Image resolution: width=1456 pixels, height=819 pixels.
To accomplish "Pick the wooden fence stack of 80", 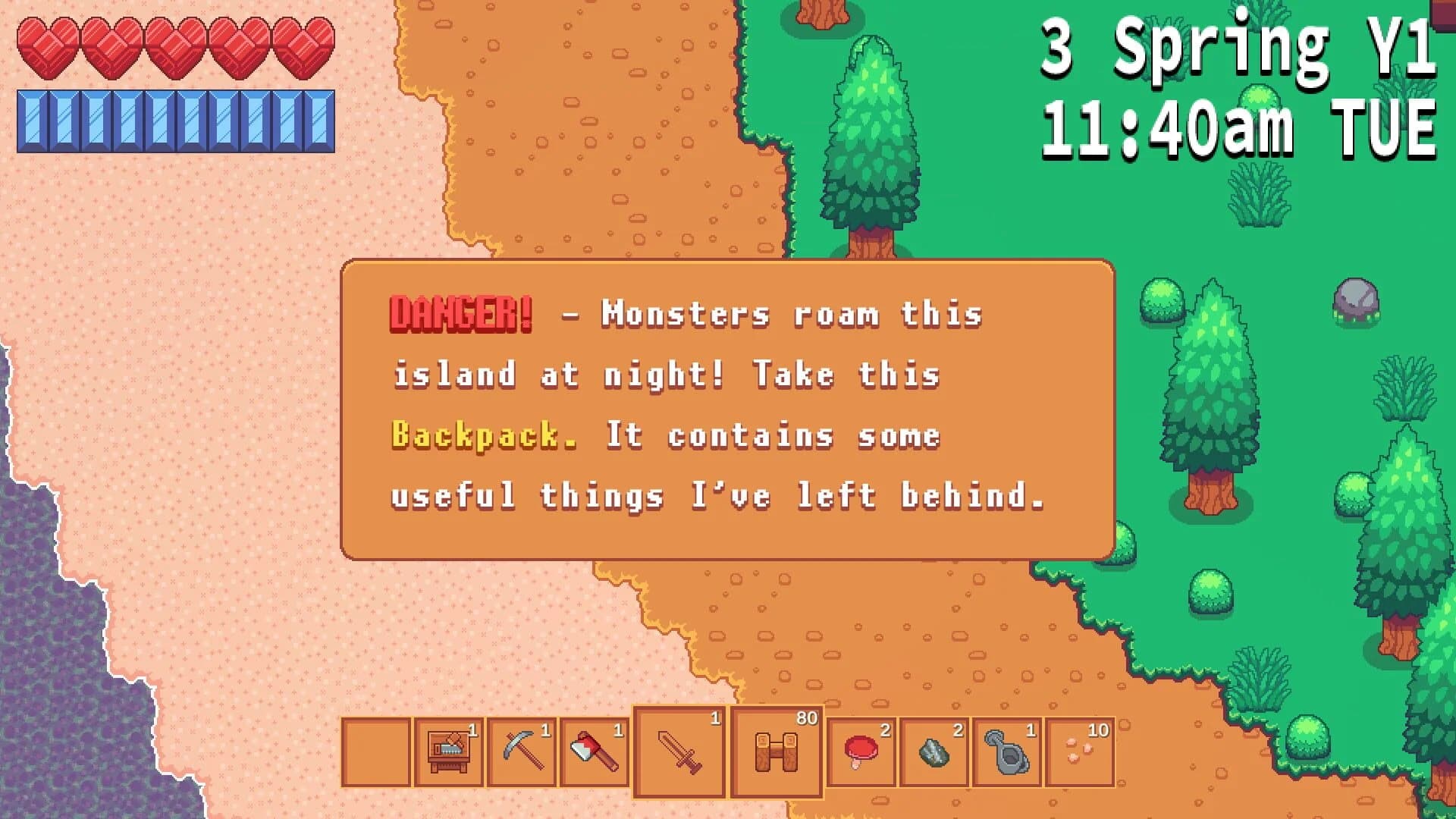I will pyautogui.click(x=777, y=752).
